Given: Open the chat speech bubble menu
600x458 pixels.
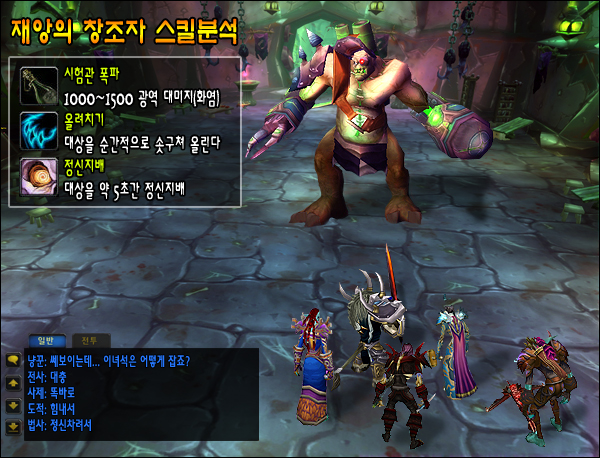Looking at the screenshot, I should tap(13, 360).
